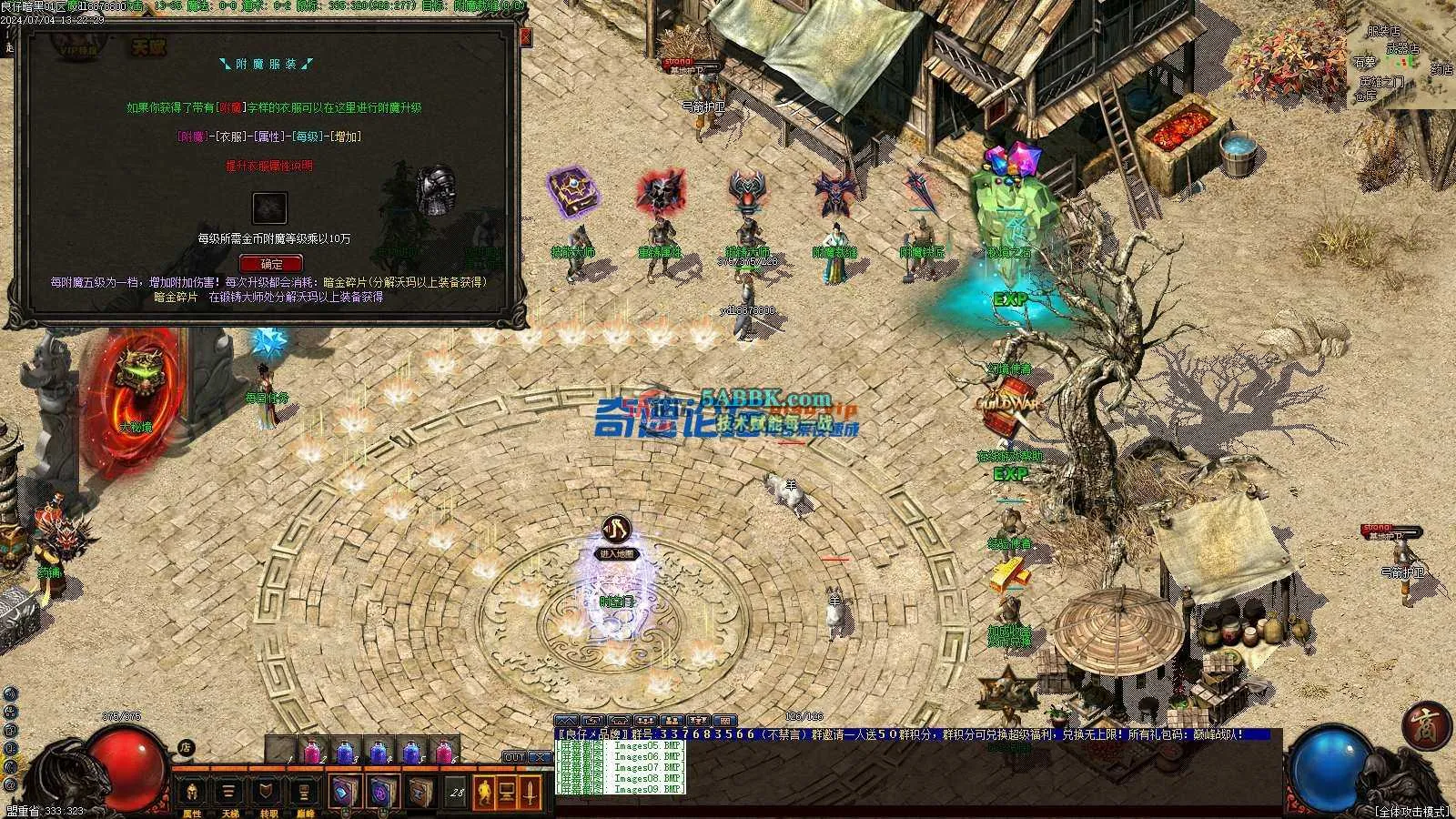Open the anvil book icon
Viewport: 1456px width, 819px height.
click(x=420, y=794)
